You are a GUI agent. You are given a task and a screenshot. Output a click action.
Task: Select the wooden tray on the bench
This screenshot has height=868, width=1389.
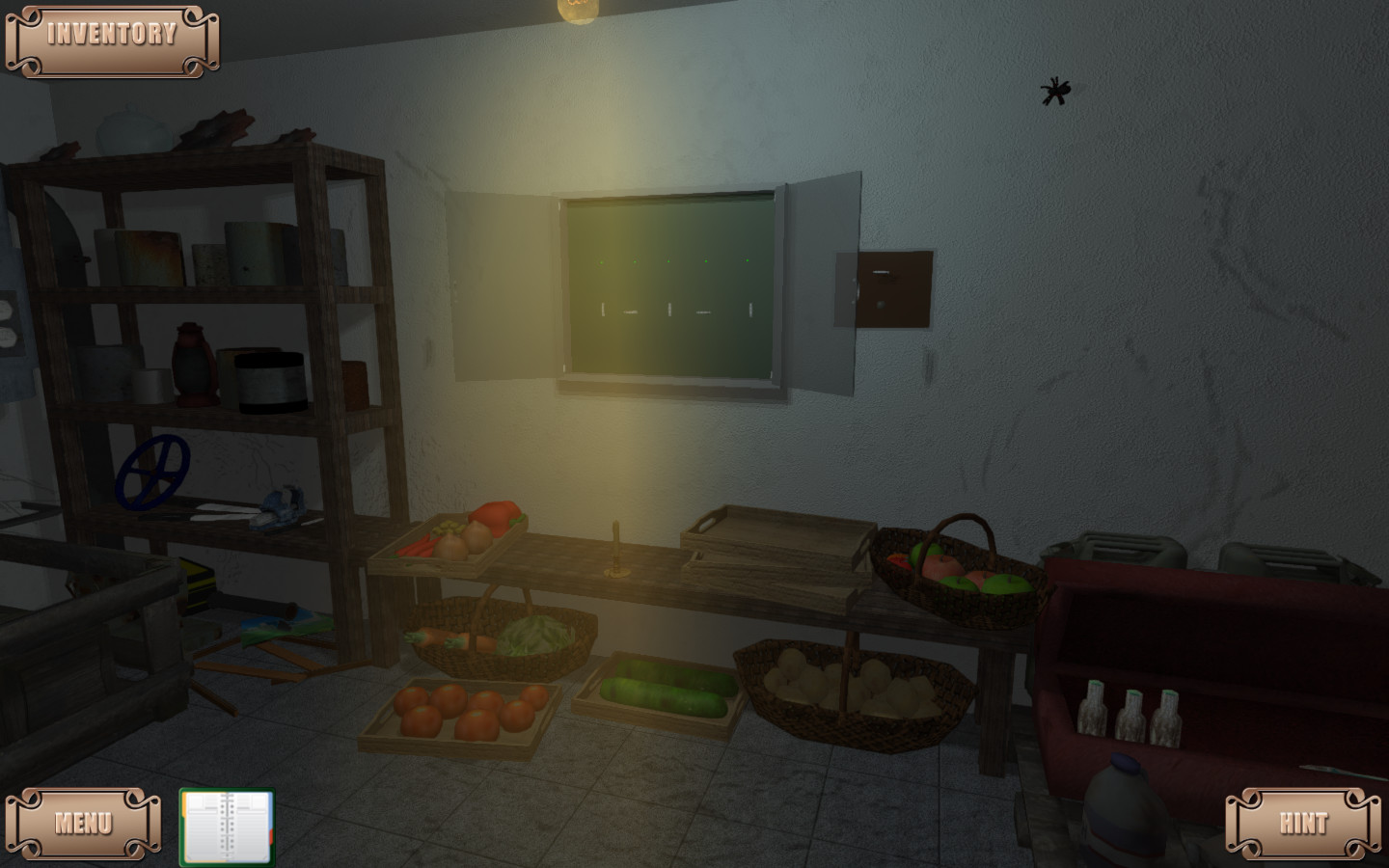click(776, 540)
